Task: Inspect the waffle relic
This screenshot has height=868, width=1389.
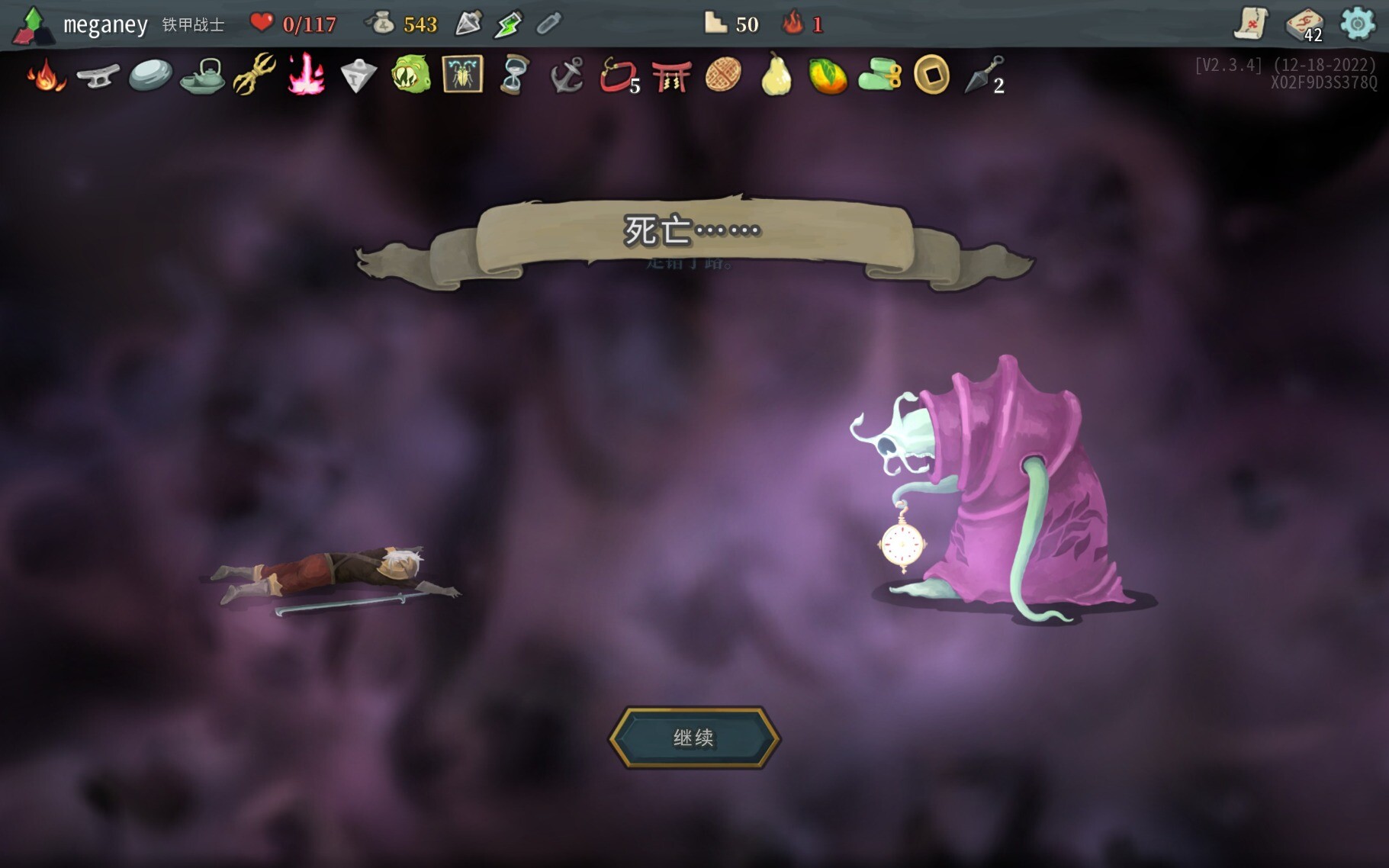Action: coord(723,76)
